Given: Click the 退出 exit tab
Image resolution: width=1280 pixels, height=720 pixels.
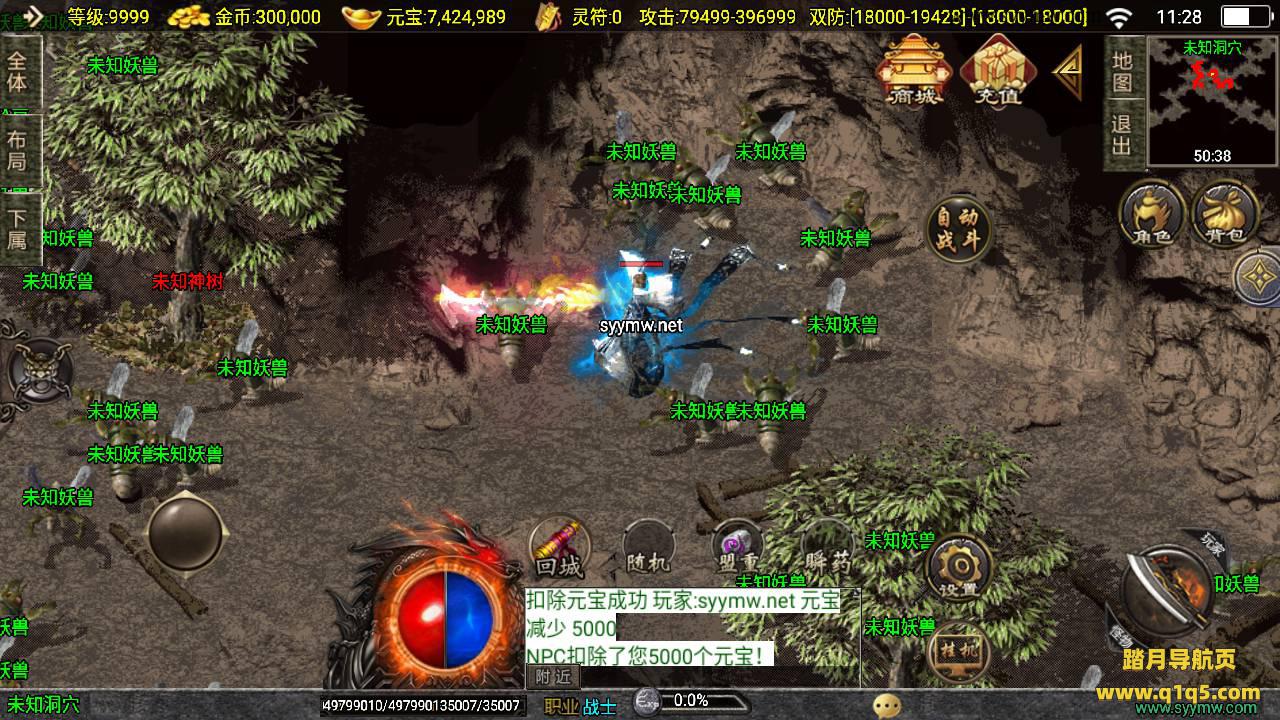Looking at the screenshot, I should coord(1123,136).
